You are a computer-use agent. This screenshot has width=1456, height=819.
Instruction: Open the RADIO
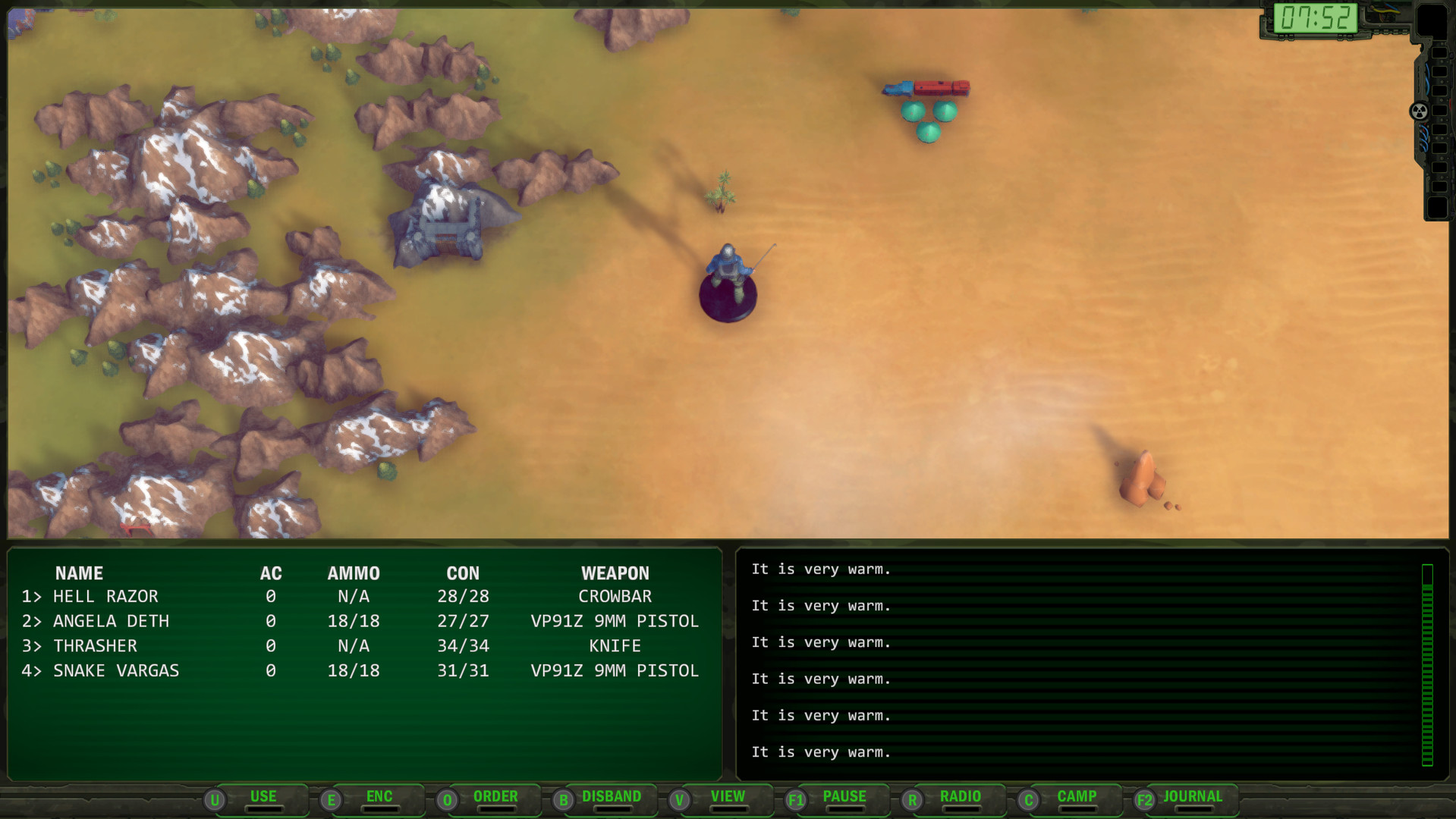(x=959, y=797)
